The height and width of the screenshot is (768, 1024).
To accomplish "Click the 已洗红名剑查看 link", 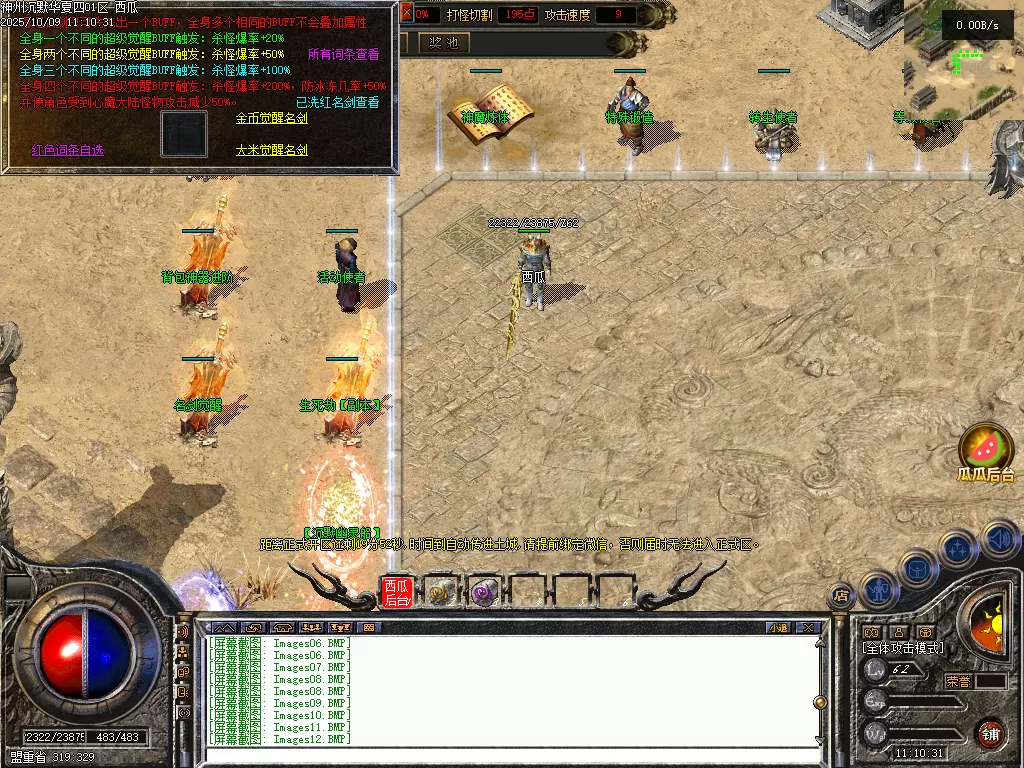I will 337,102.
